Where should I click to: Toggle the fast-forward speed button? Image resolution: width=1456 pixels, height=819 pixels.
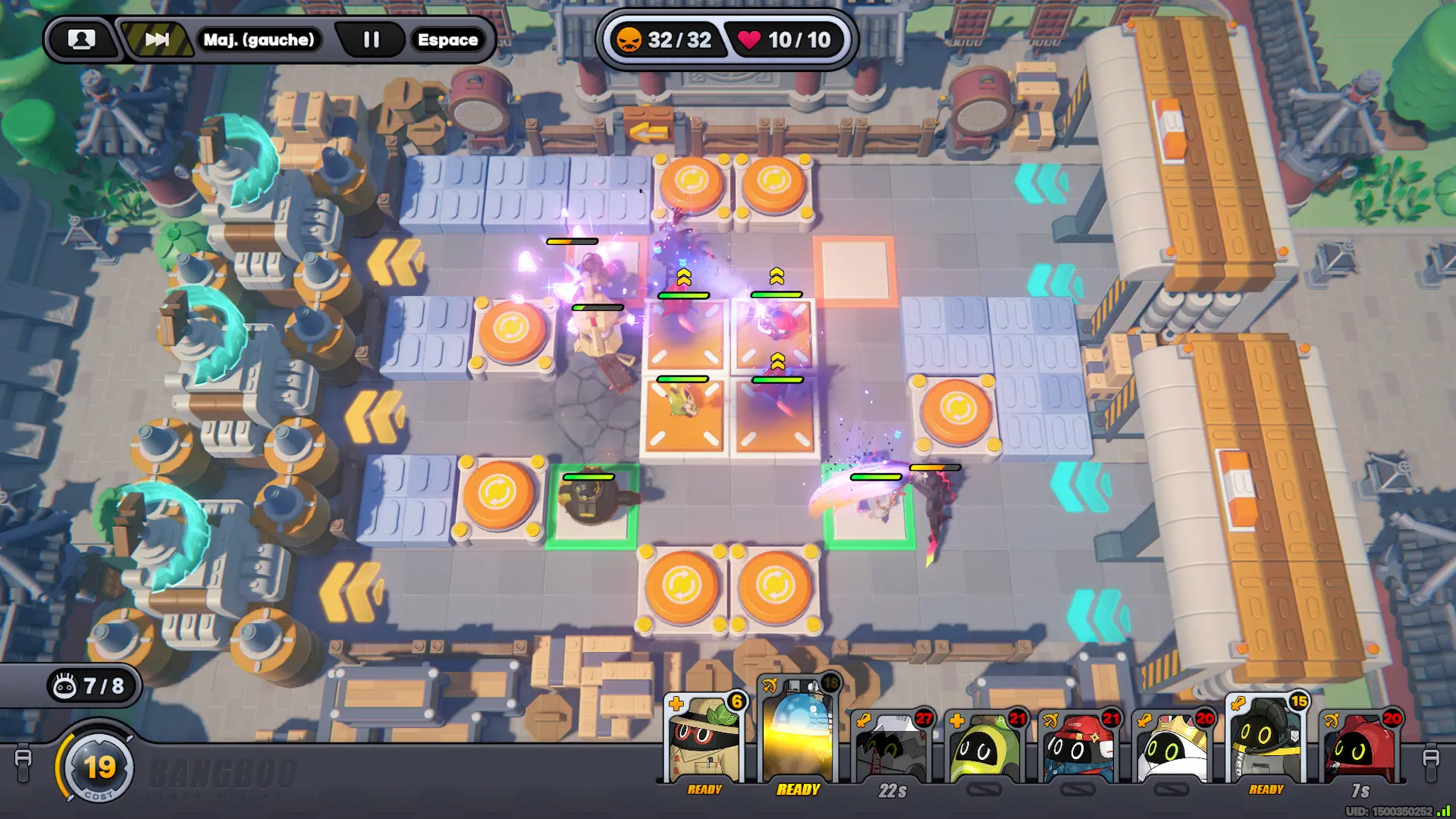[157, 39]
